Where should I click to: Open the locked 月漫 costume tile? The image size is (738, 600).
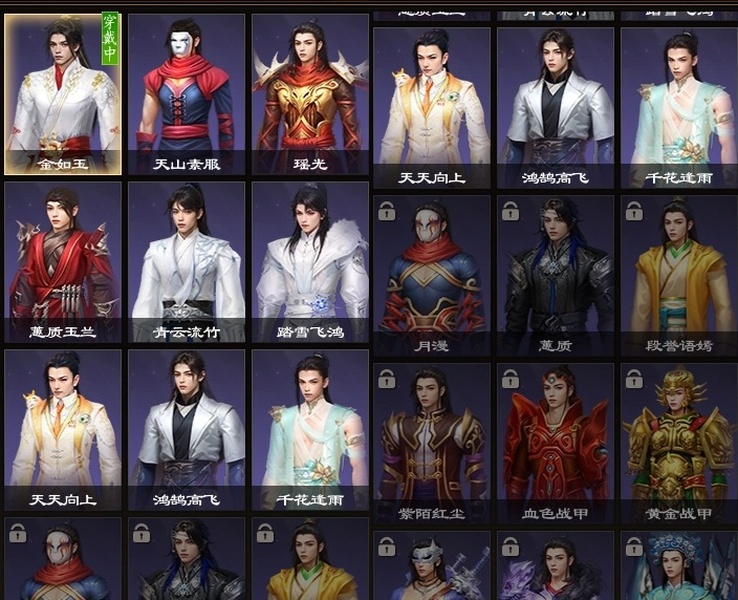point(432,275)
